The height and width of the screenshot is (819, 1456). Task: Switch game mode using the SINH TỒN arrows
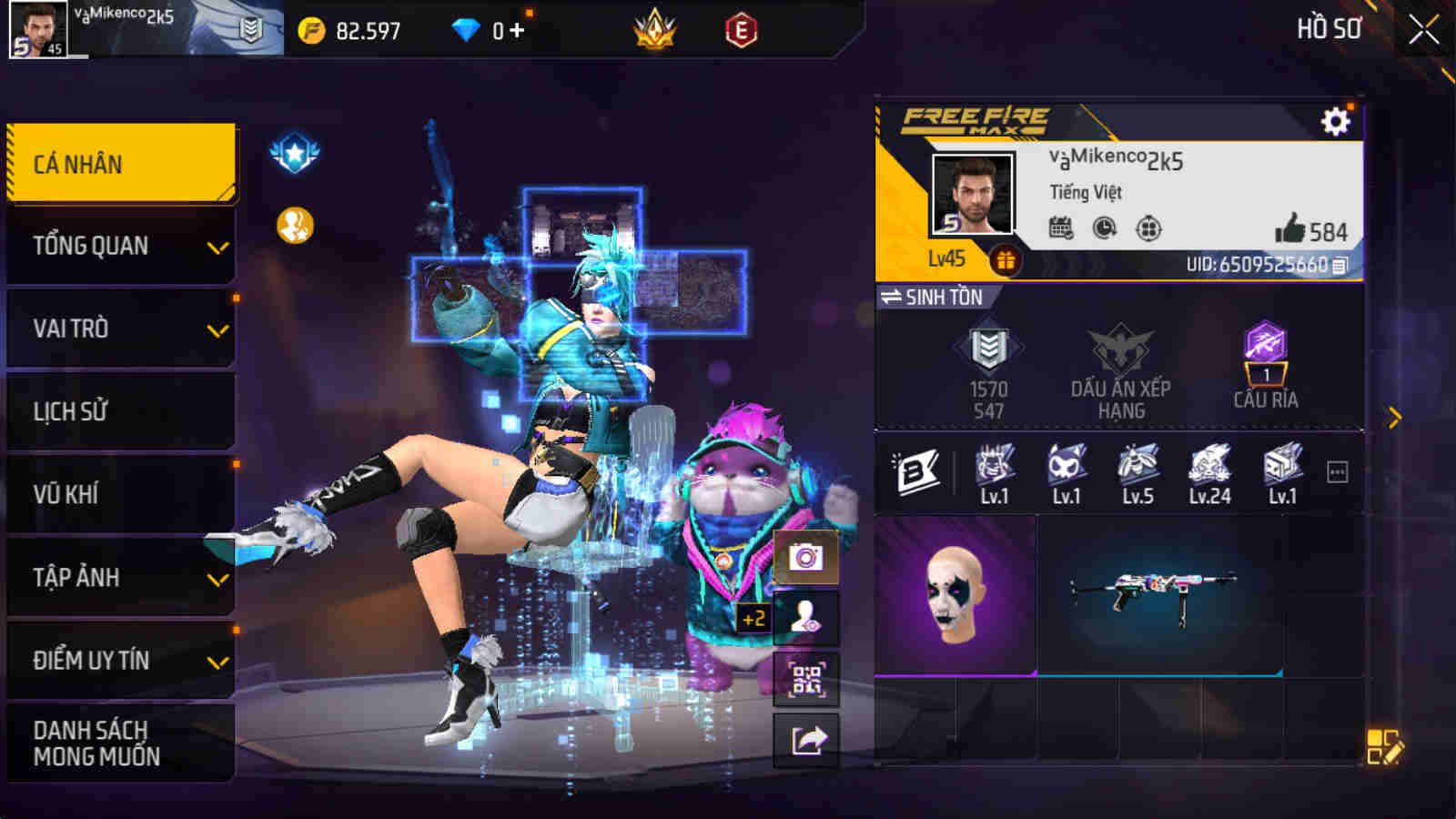893,297
